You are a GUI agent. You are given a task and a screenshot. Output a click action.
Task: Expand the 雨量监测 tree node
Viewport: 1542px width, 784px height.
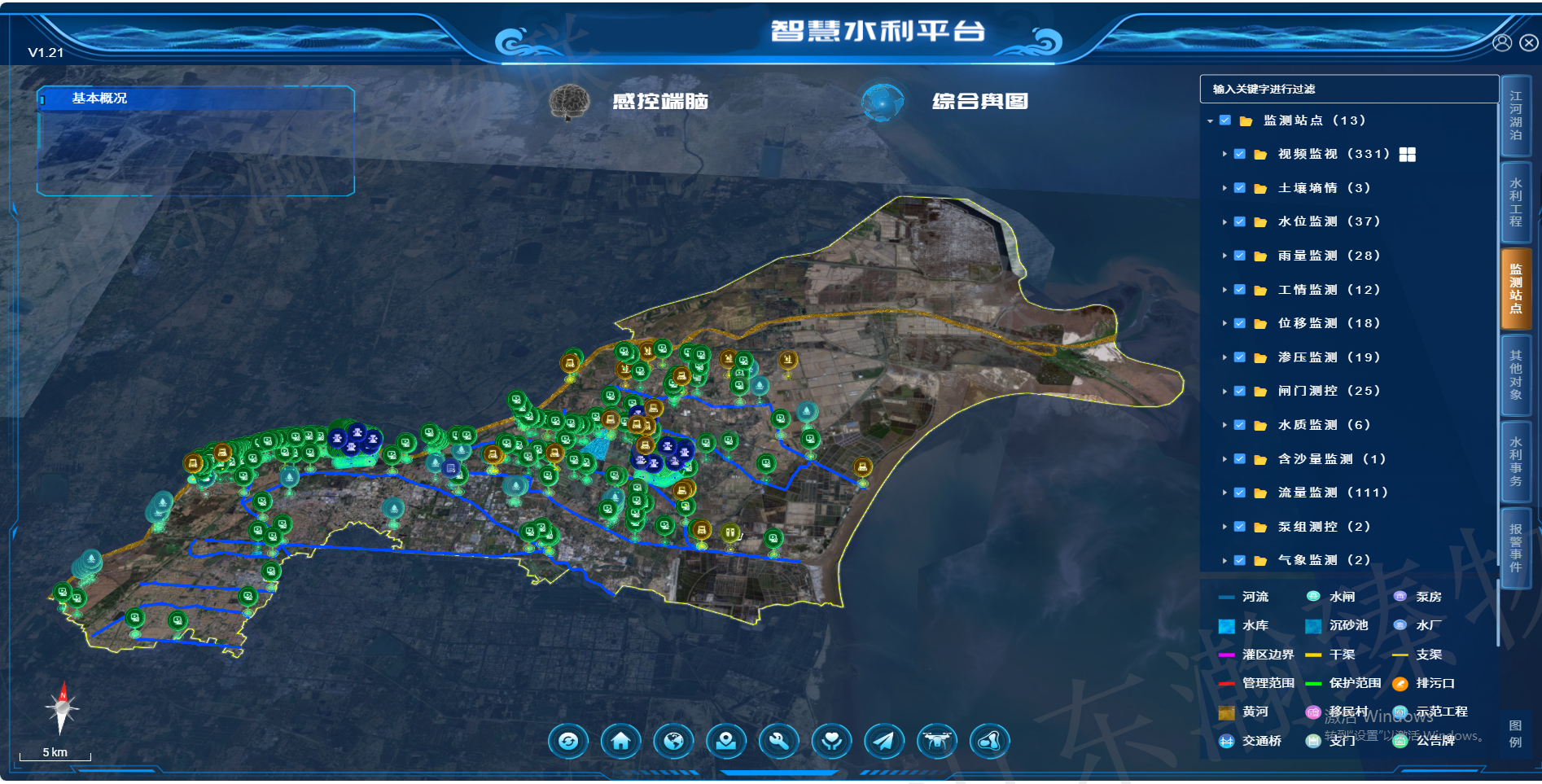click(x=1224, y=256)
